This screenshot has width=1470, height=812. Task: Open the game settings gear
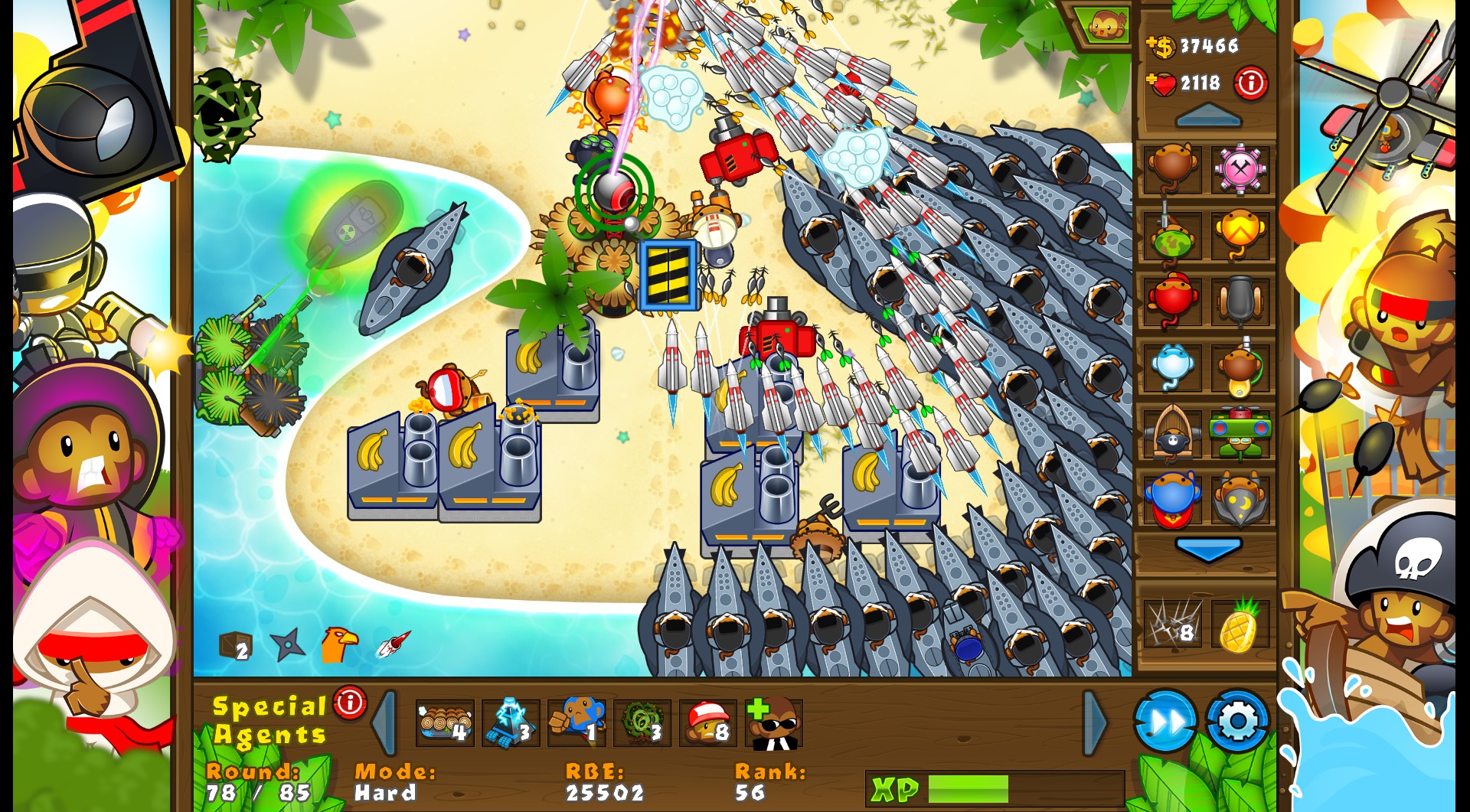pos(1236,720)
